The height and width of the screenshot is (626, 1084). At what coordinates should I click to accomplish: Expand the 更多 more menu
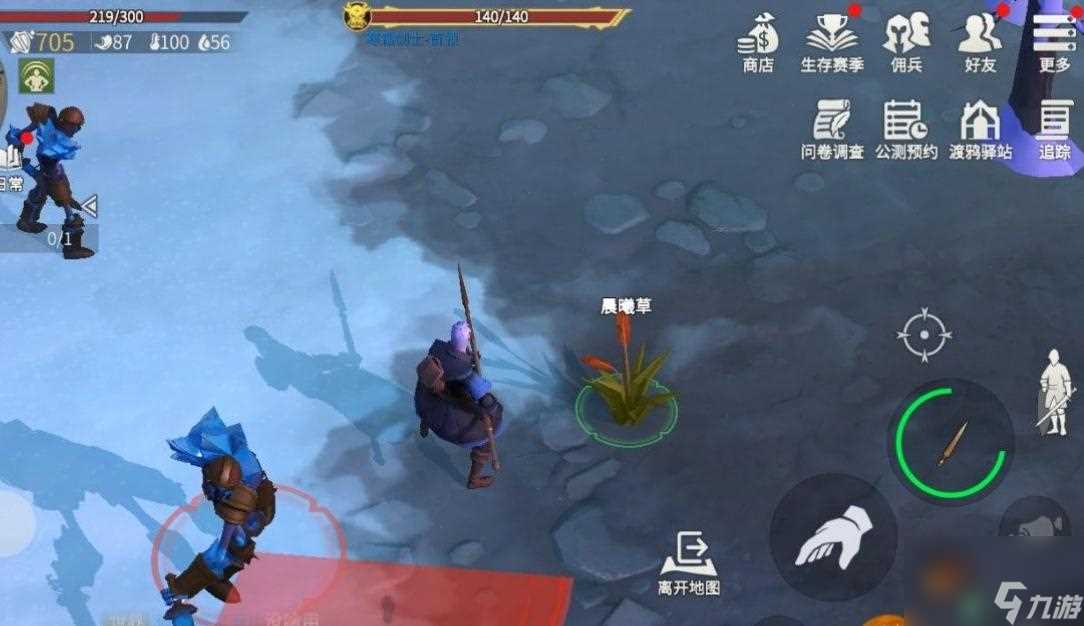pos(1054,42)
